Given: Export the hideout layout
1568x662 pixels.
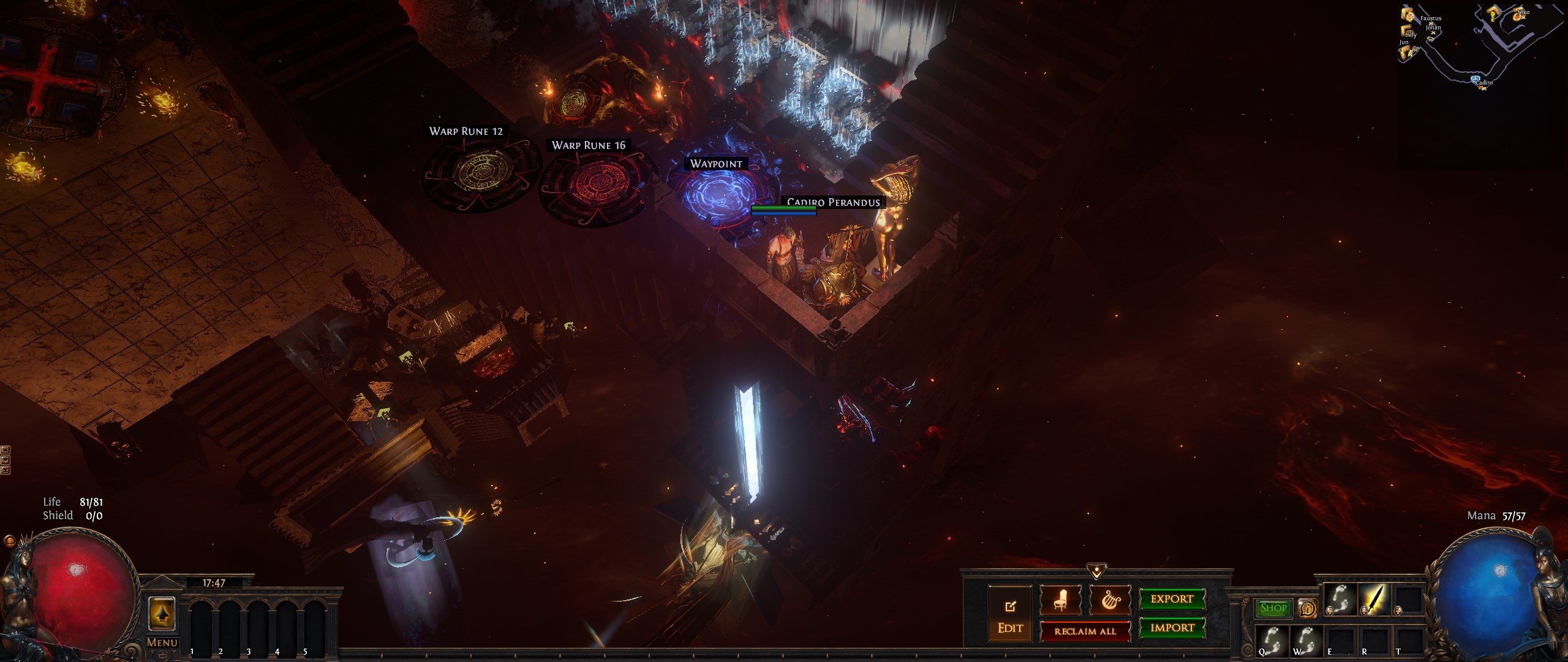Looking at the screenshot, I should coord(1172,599).
